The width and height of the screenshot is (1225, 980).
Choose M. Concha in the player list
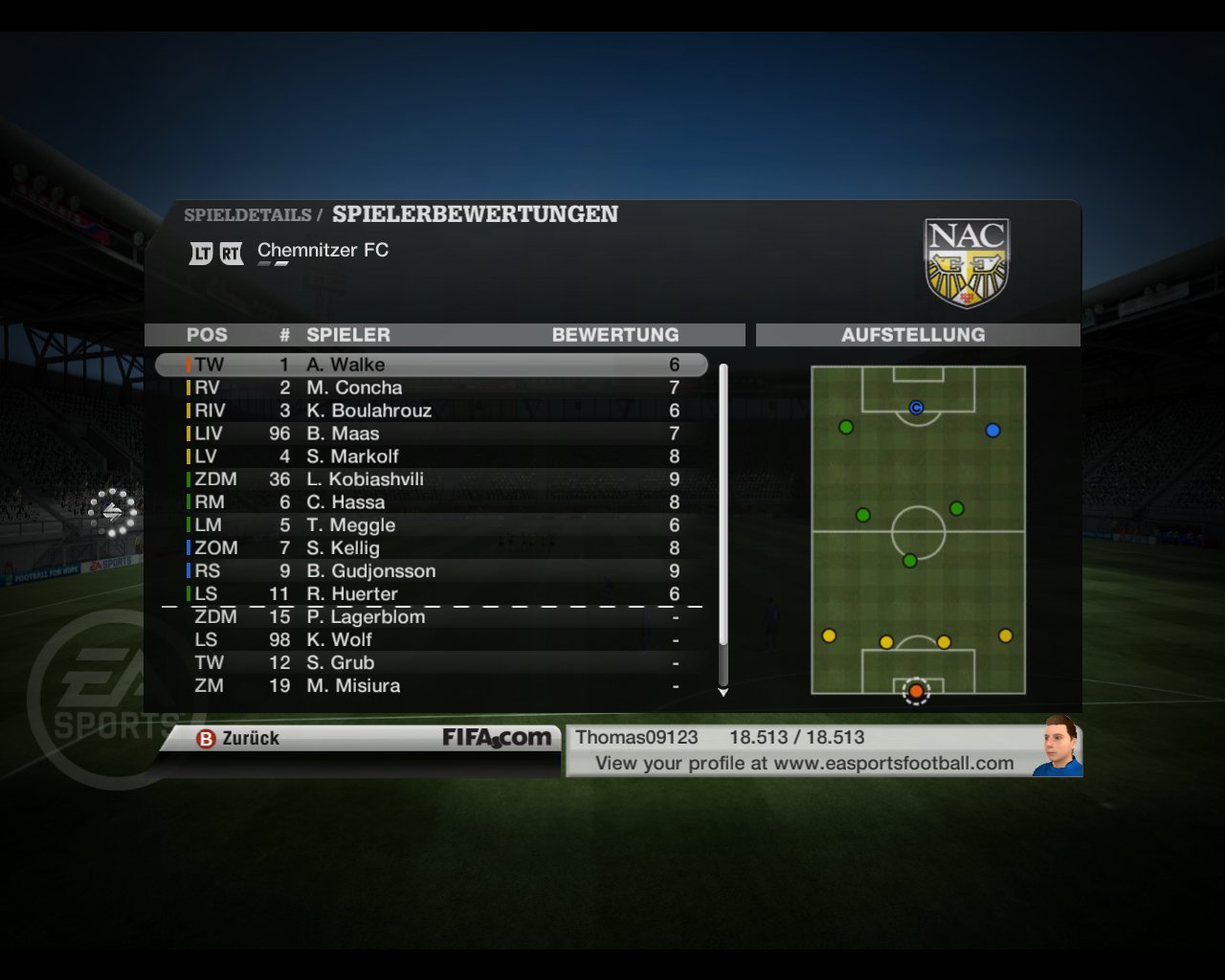tap(431, 388)
